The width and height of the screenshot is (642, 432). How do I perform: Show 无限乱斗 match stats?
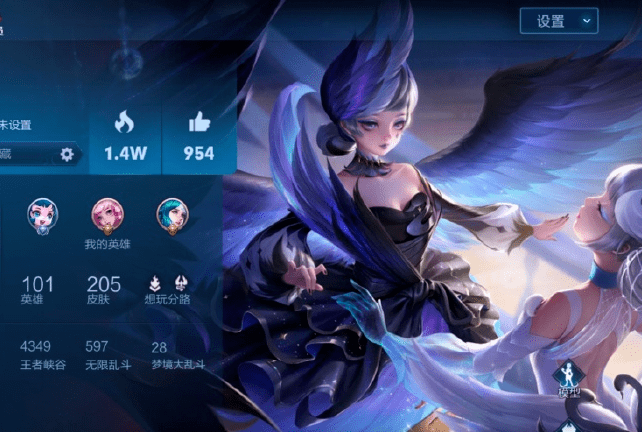tap(109, 353)
